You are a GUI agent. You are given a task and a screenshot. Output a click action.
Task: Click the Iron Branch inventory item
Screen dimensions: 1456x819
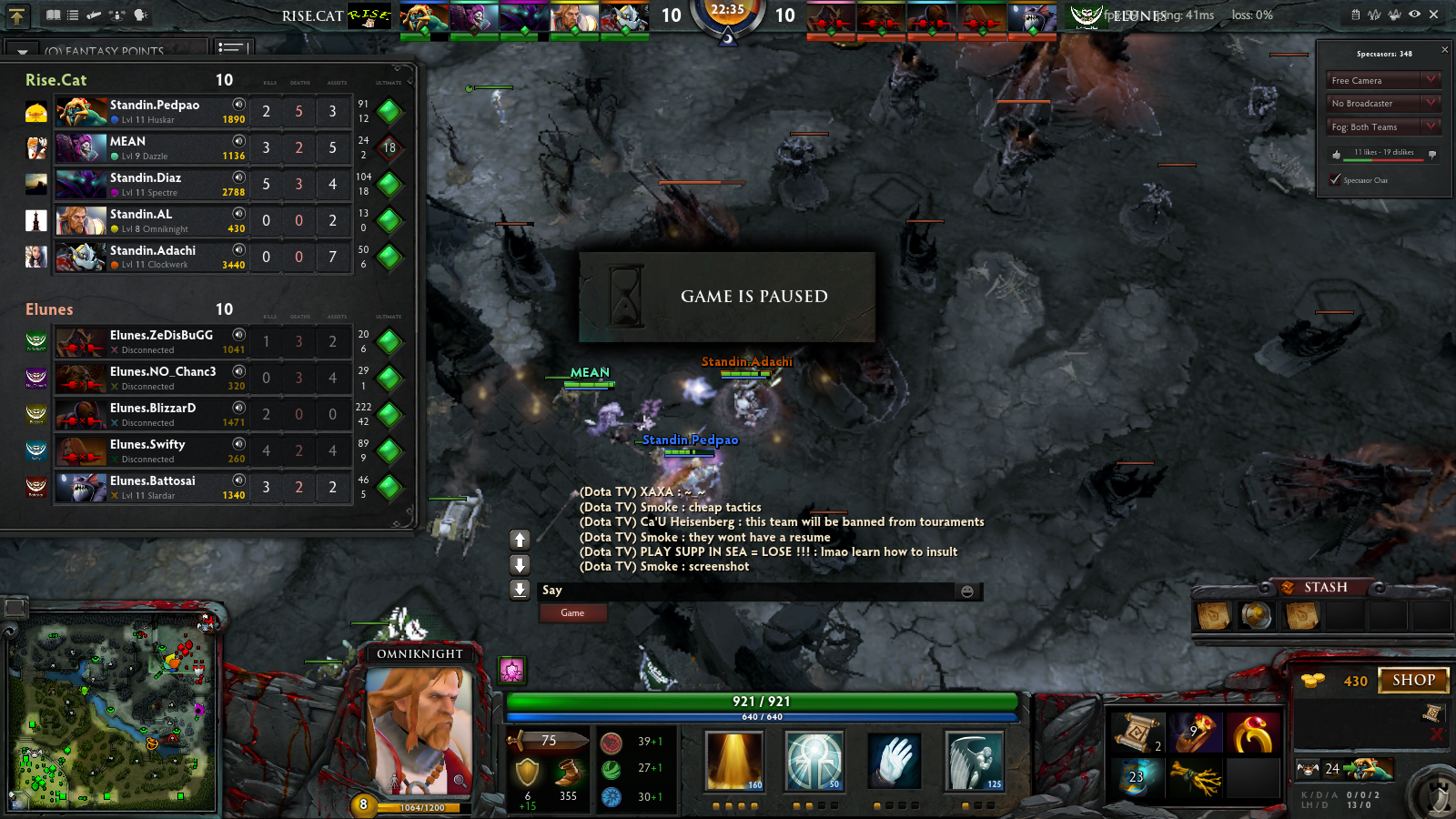tap(1195, 777)
